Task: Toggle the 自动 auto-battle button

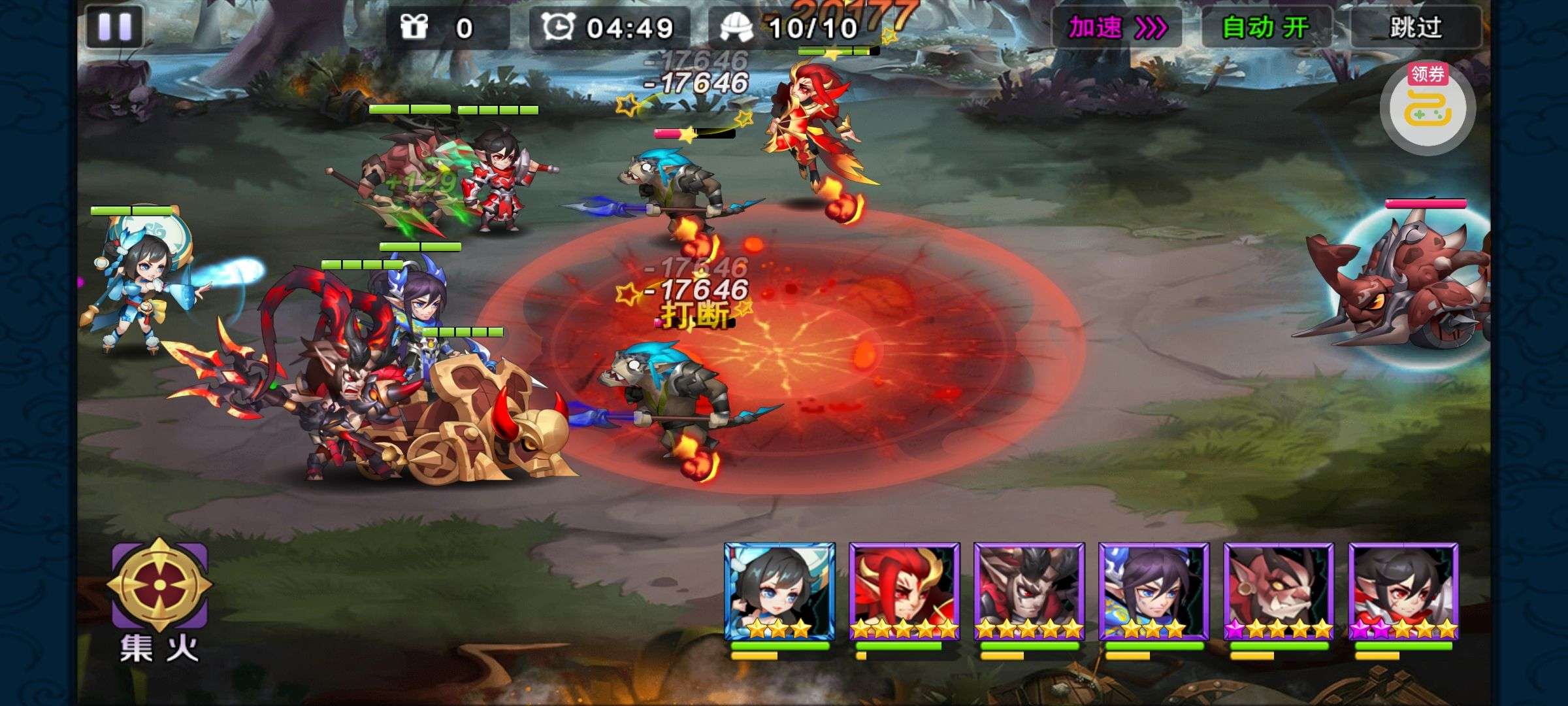Action: (1266, 28)
